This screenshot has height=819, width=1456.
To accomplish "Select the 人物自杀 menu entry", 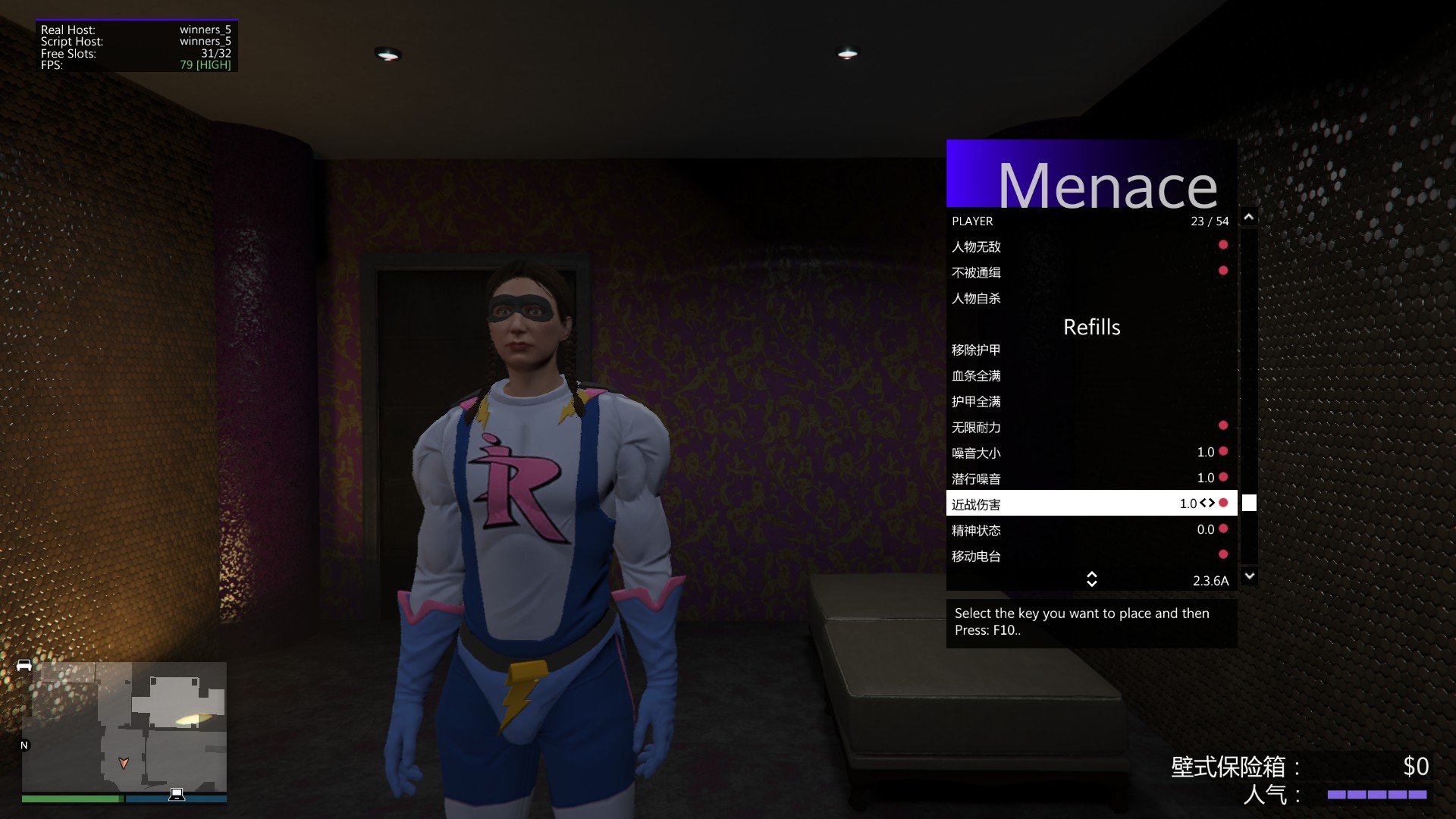I will tap(1090, 298).
